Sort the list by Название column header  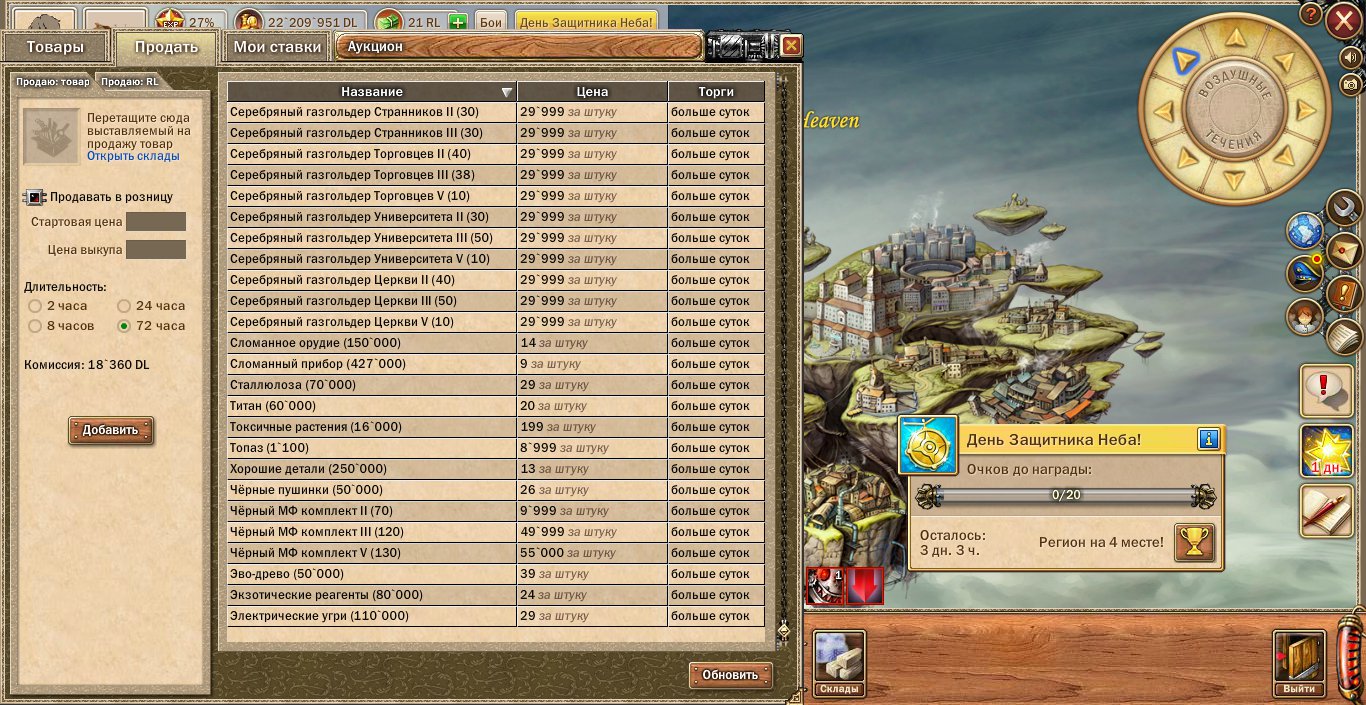click(x=372, y=92)
